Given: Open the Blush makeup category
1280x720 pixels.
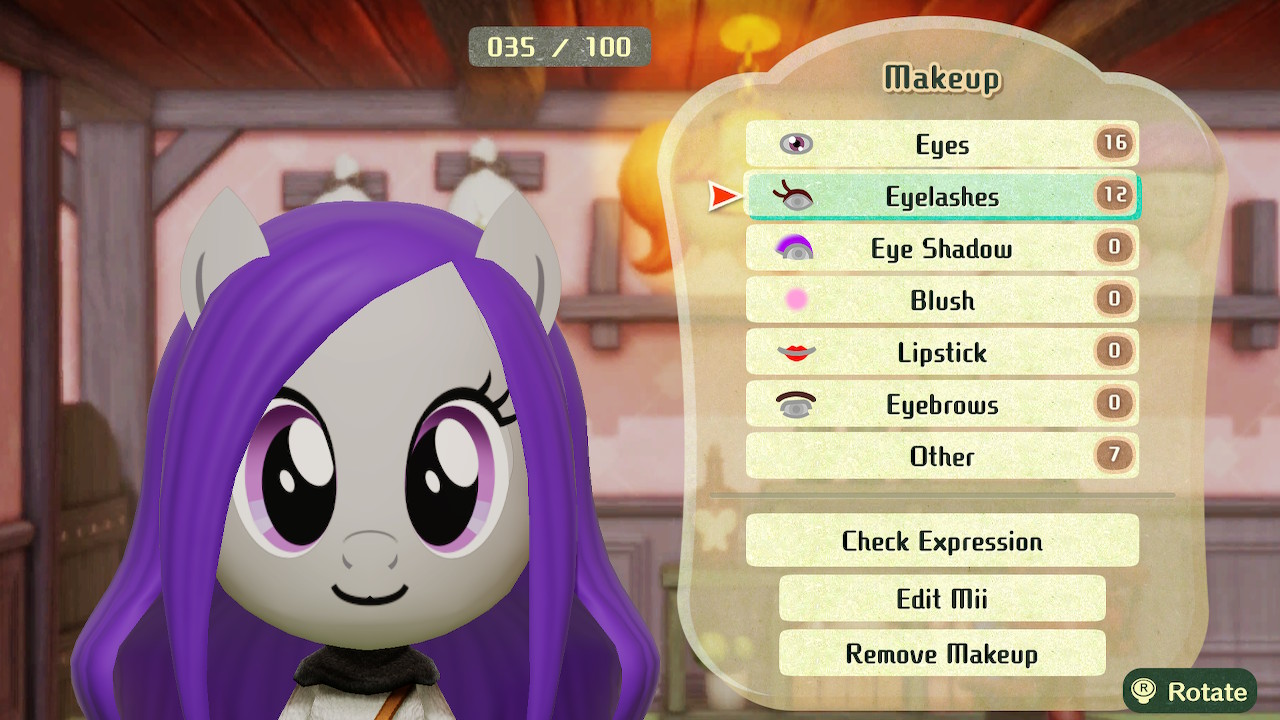Looking at the screenshot, I should [942, 300].
